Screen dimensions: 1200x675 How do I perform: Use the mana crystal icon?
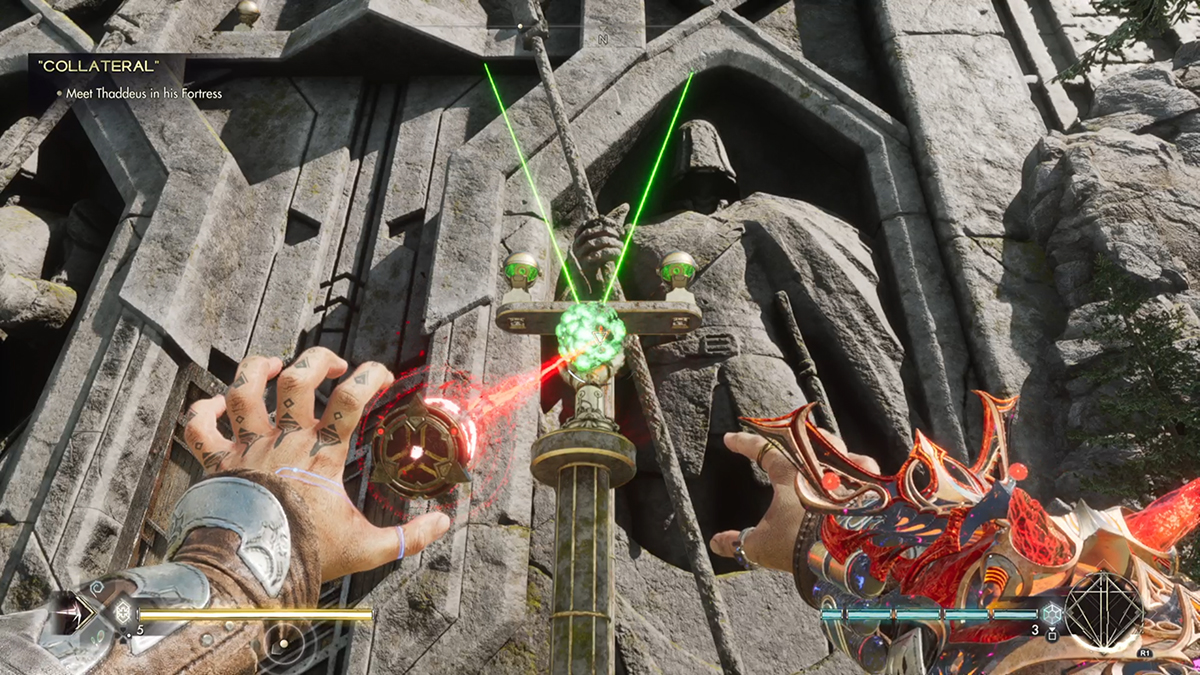click(x=1050, y=614)
